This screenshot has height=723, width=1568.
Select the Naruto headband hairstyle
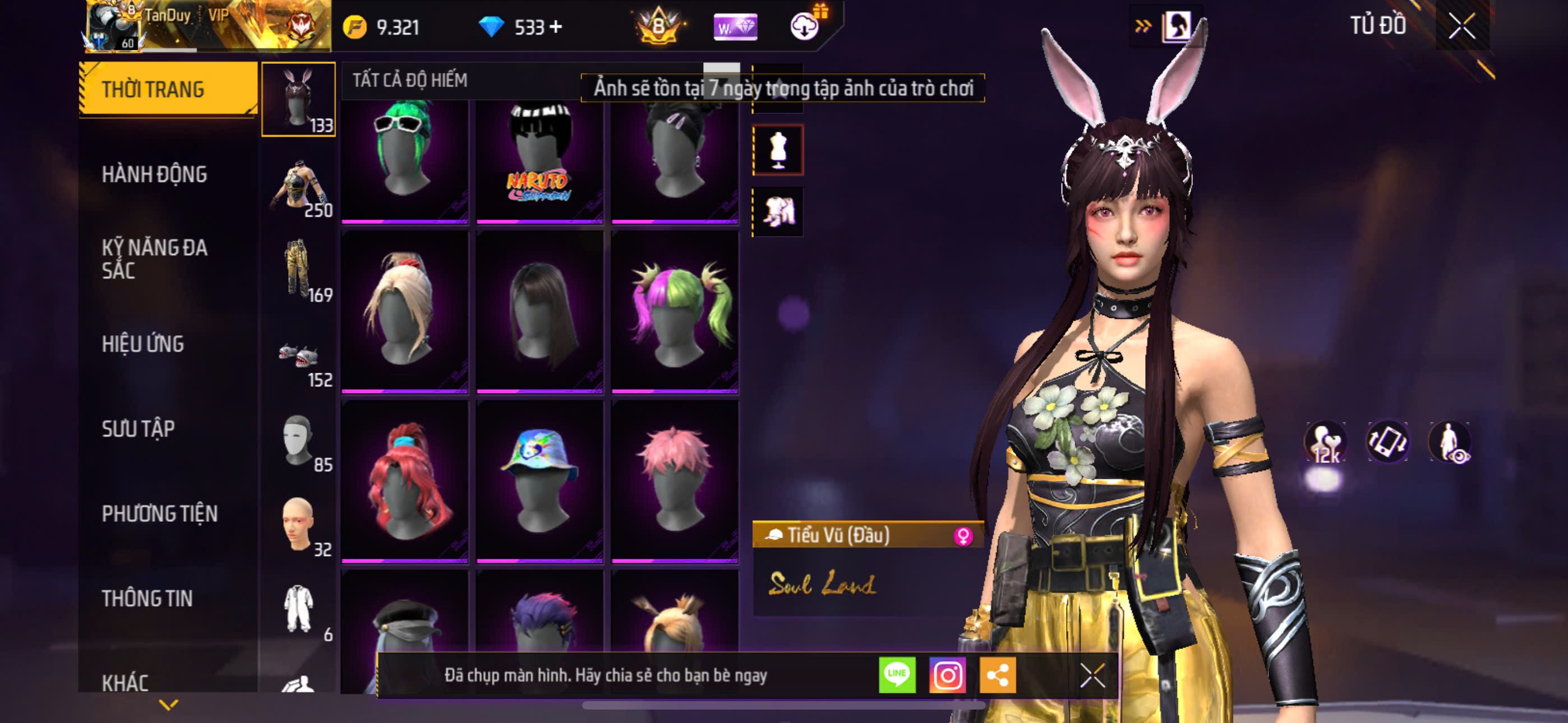(x=539, y=157)
